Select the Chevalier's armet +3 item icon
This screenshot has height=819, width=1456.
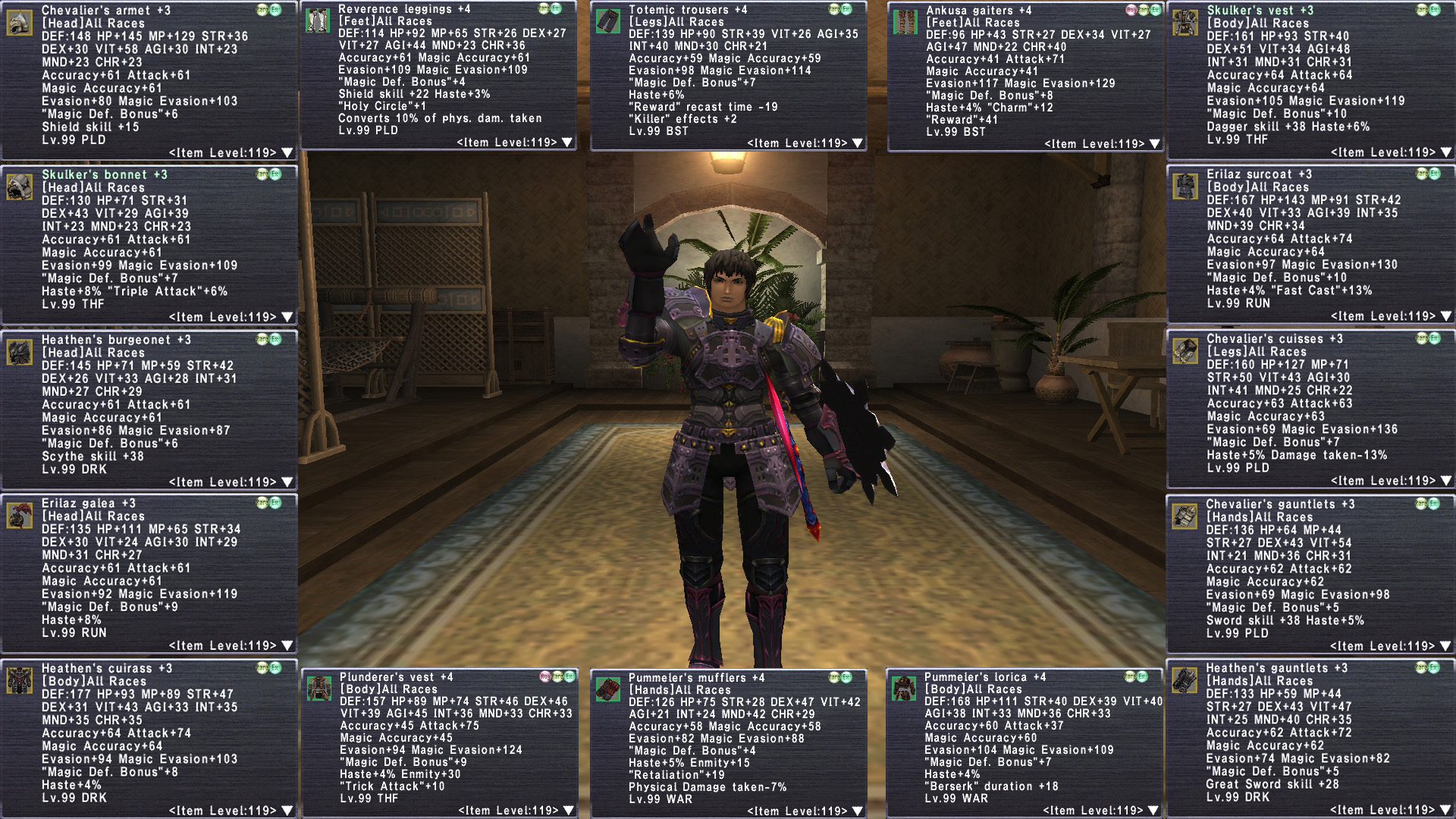point(20,23)
